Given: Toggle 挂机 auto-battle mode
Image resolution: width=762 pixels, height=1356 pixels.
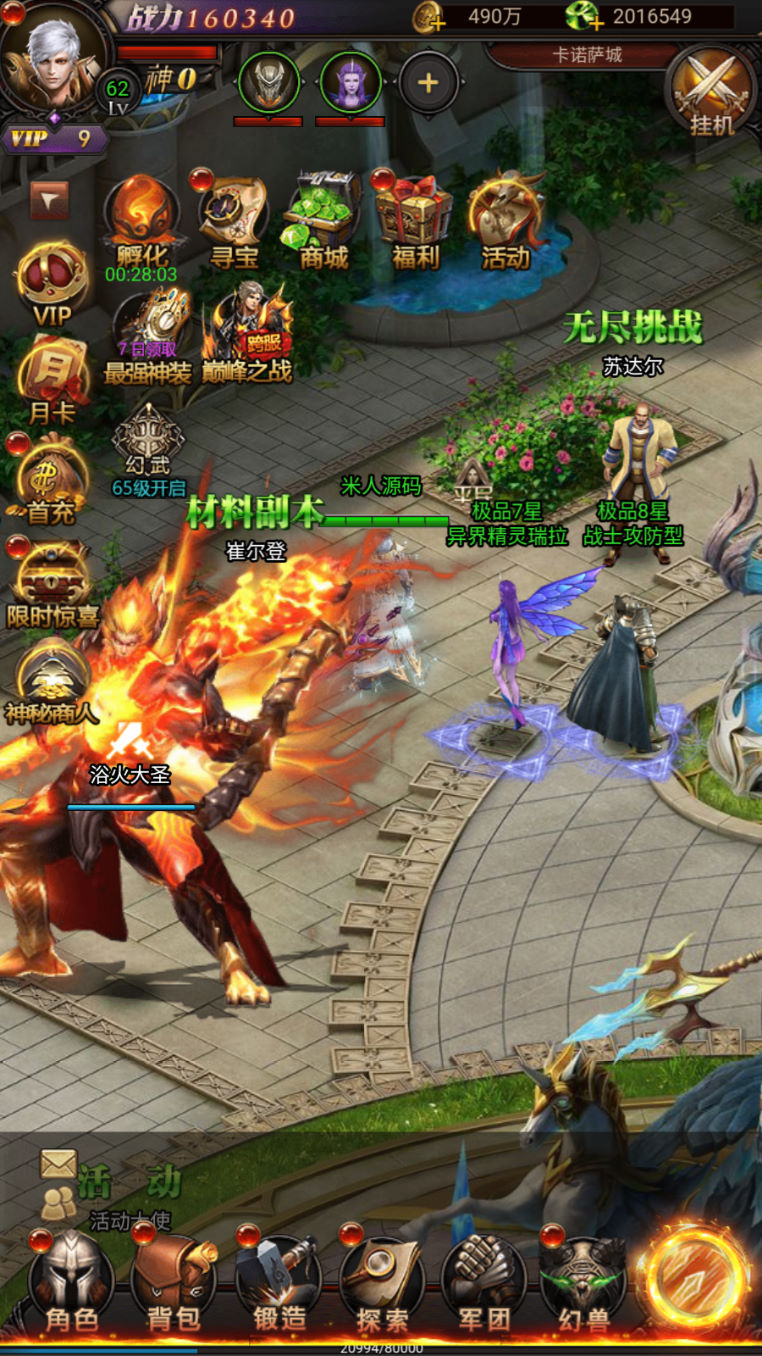Looking at the screenshot, I should tap(712, 92).
